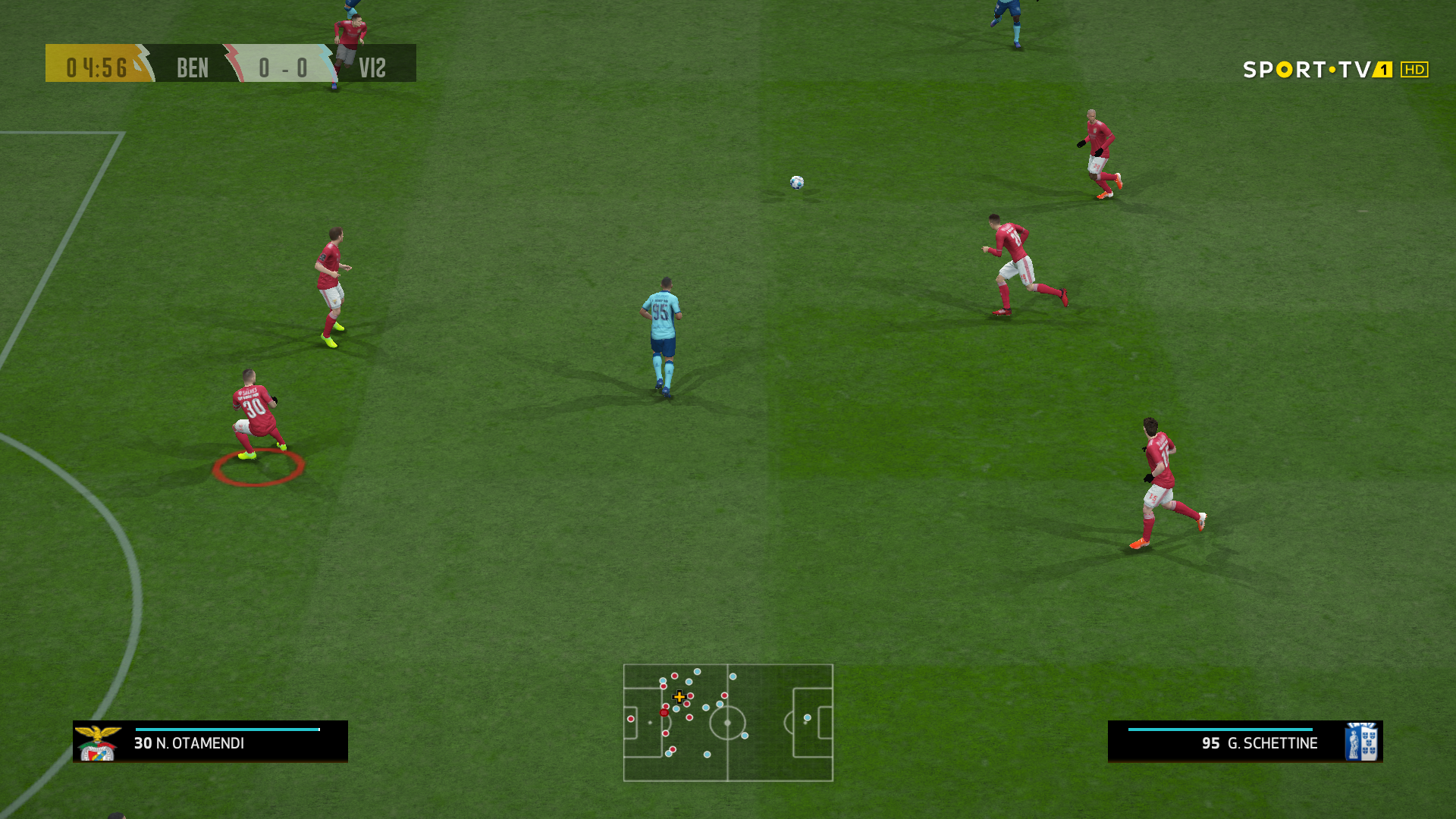This screenshot has height=819, width=1456.
Task: Click the Vitória de Setúbal crest icon
Action: tap(1360, 742)
